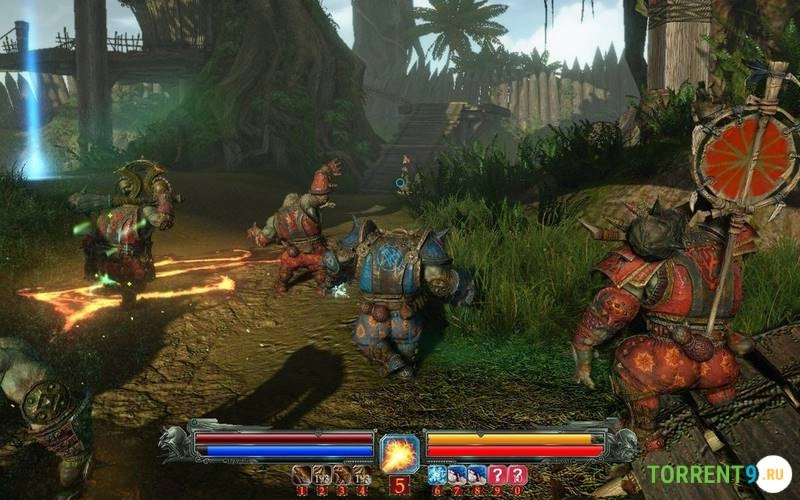Click the question mark slot numbered 9

(x=497, y=475)
